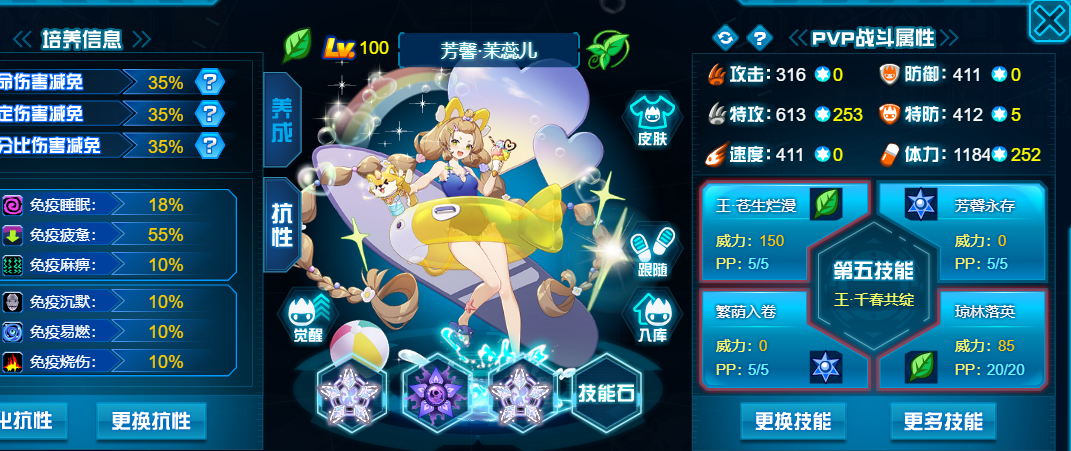Select the 繁荫入卷 skill
This screenshot has width=1071, height=451.
click(x=770, y=340)
